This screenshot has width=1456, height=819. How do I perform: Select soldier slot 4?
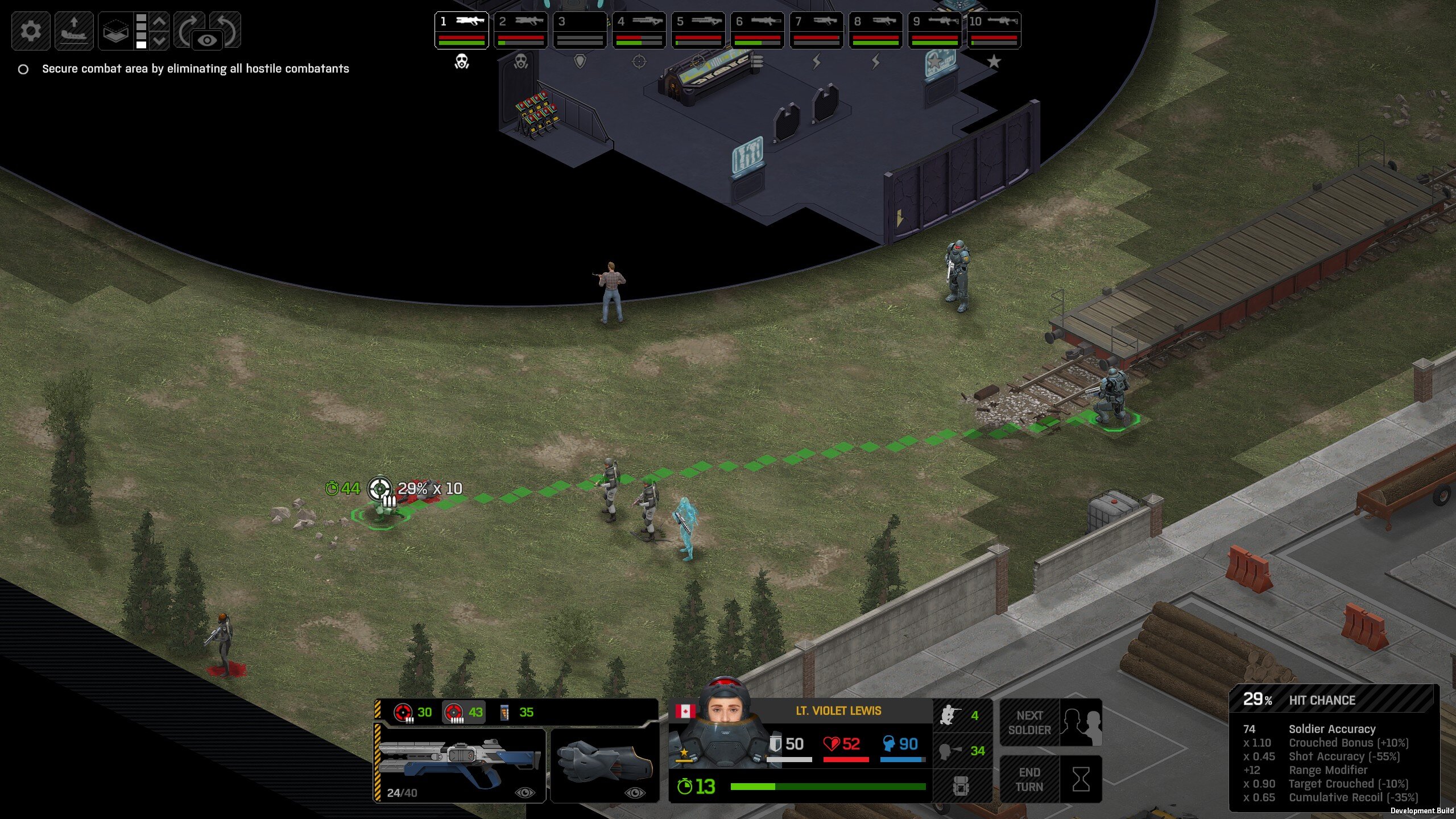639,30
